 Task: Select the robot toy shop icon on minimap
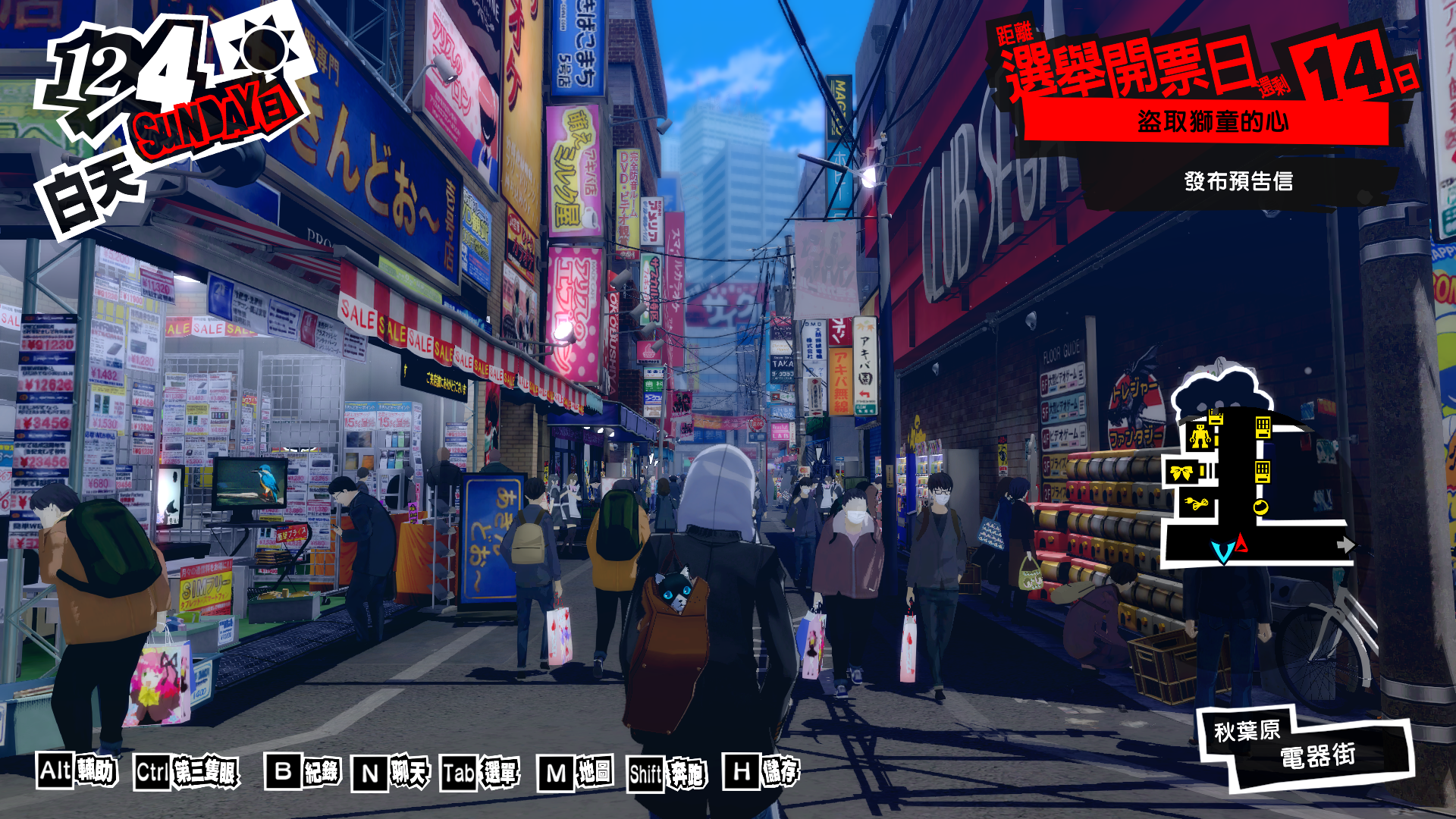(x=1200, y=437)
